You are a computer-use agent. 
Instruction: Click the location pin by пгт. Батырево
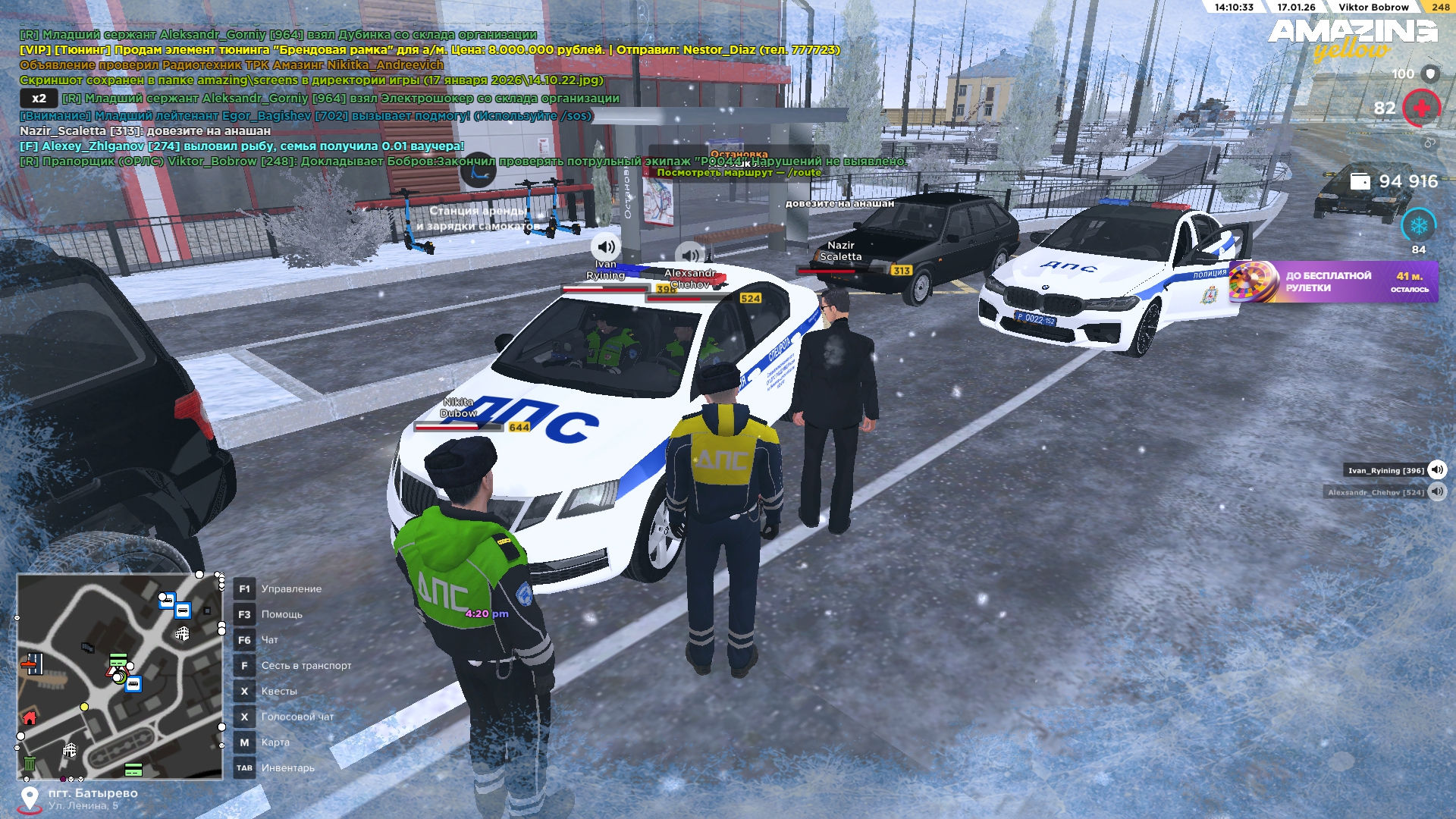(x=30, y=799)
